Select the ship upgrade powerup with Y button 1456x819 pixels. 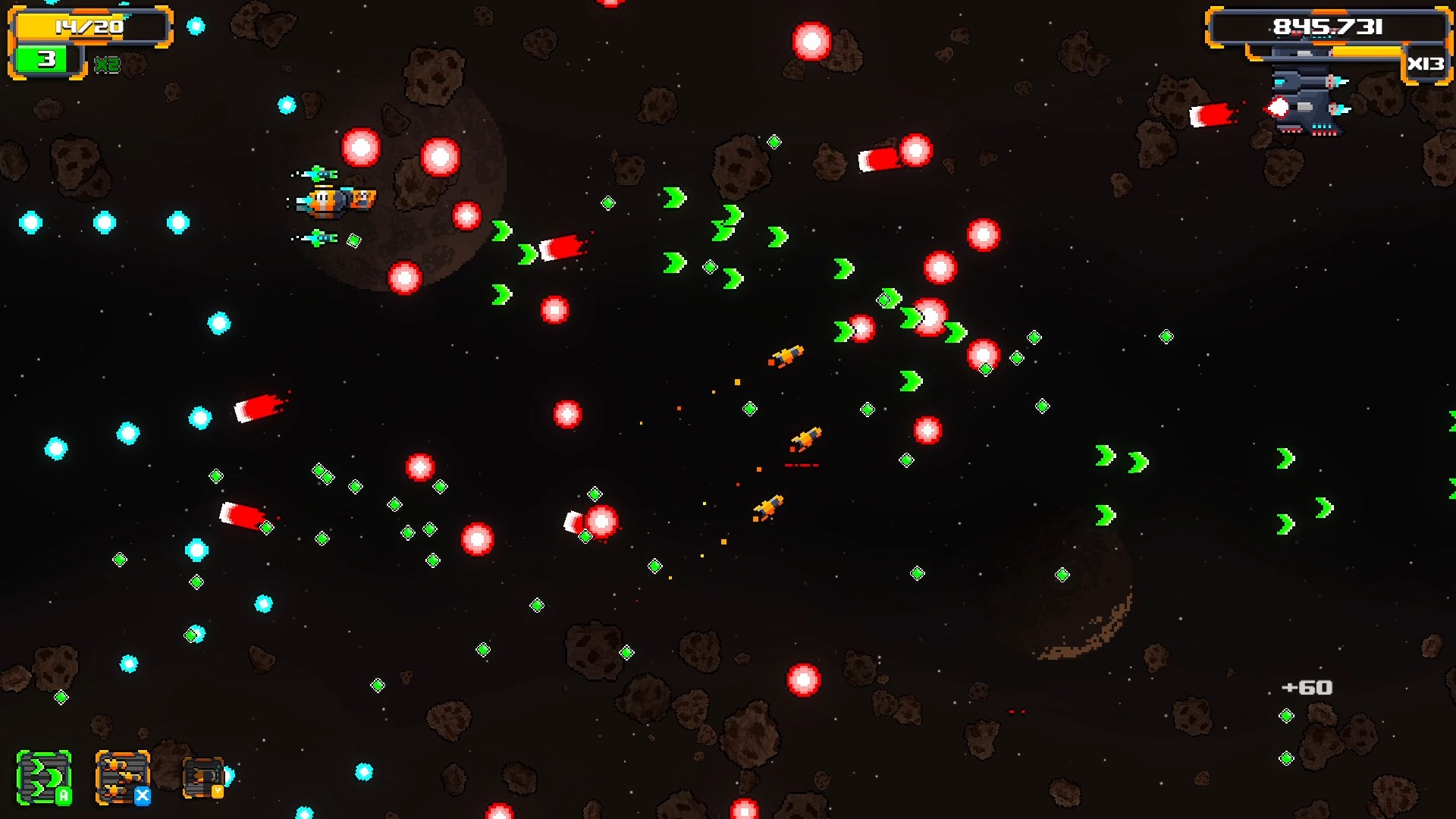click(201, 776)
